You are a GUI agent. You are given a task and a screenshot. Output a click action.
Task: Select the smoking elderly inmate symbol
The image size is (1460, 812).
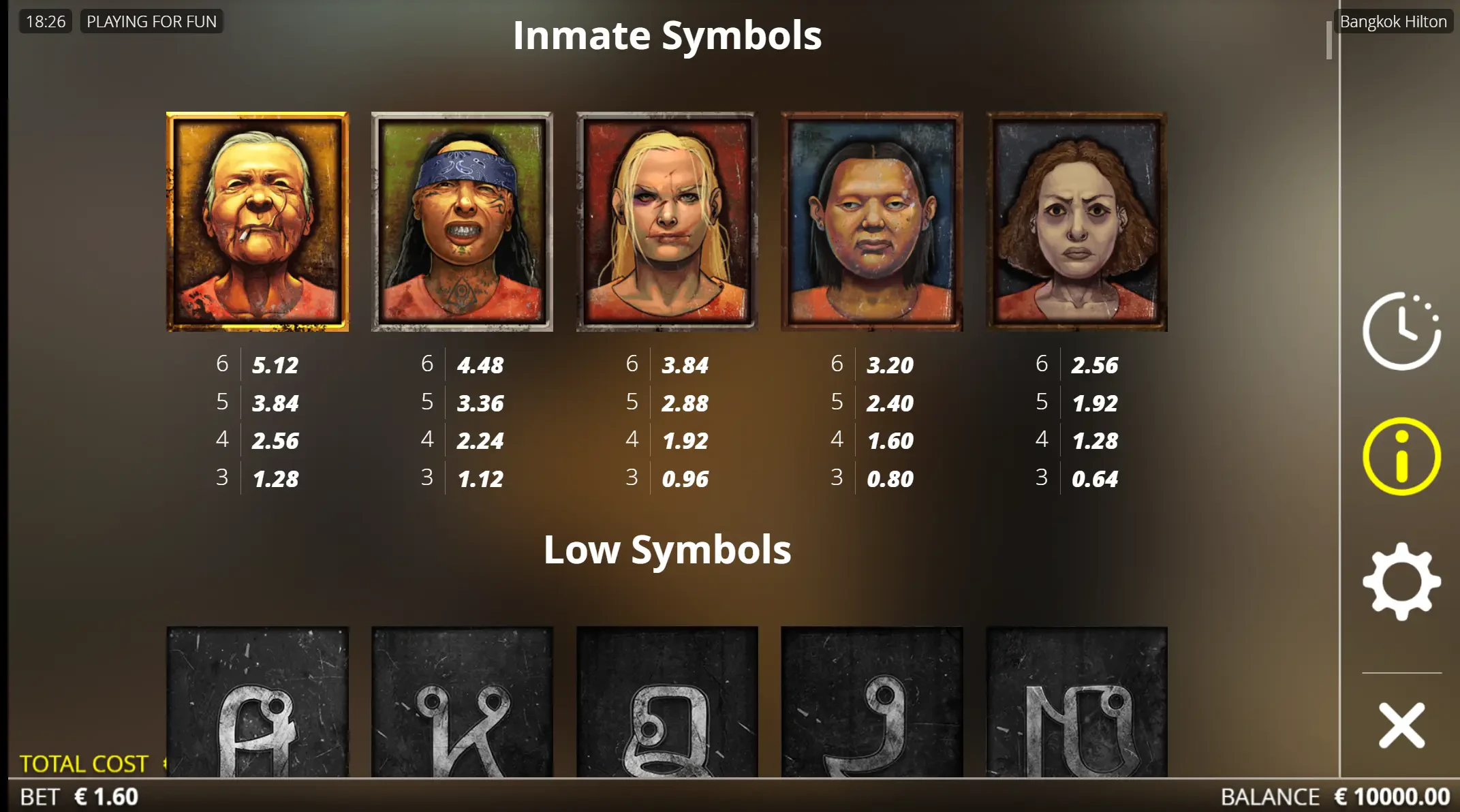tap(258, 219)
